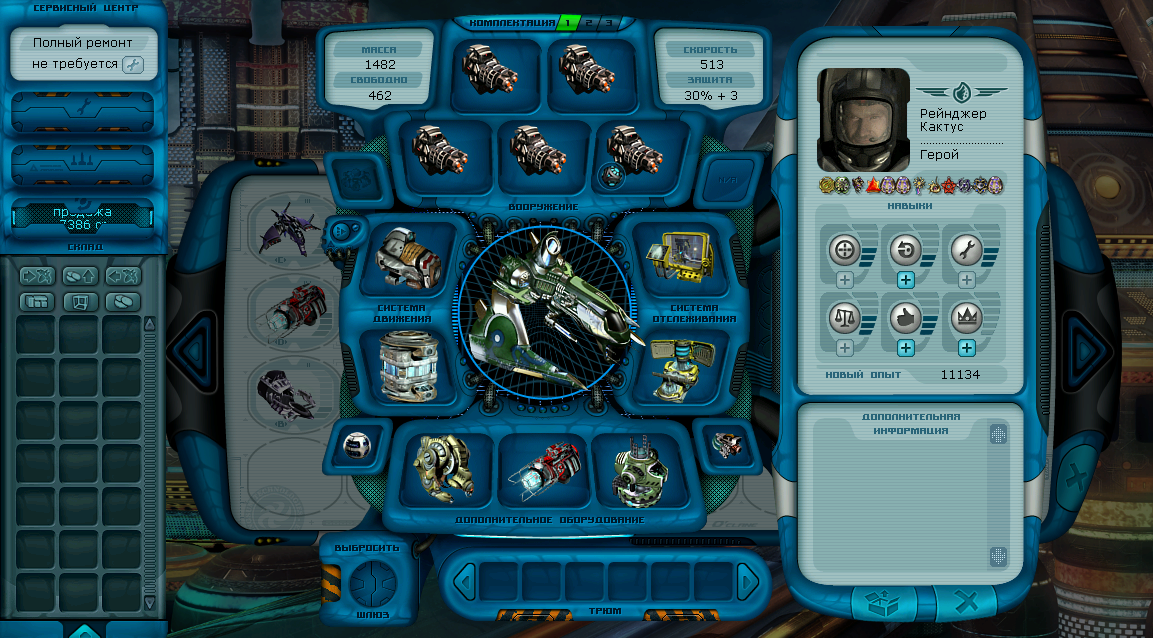
Task: Increase the circular-arrow skill with its plus
Action: tap(906, 280)
